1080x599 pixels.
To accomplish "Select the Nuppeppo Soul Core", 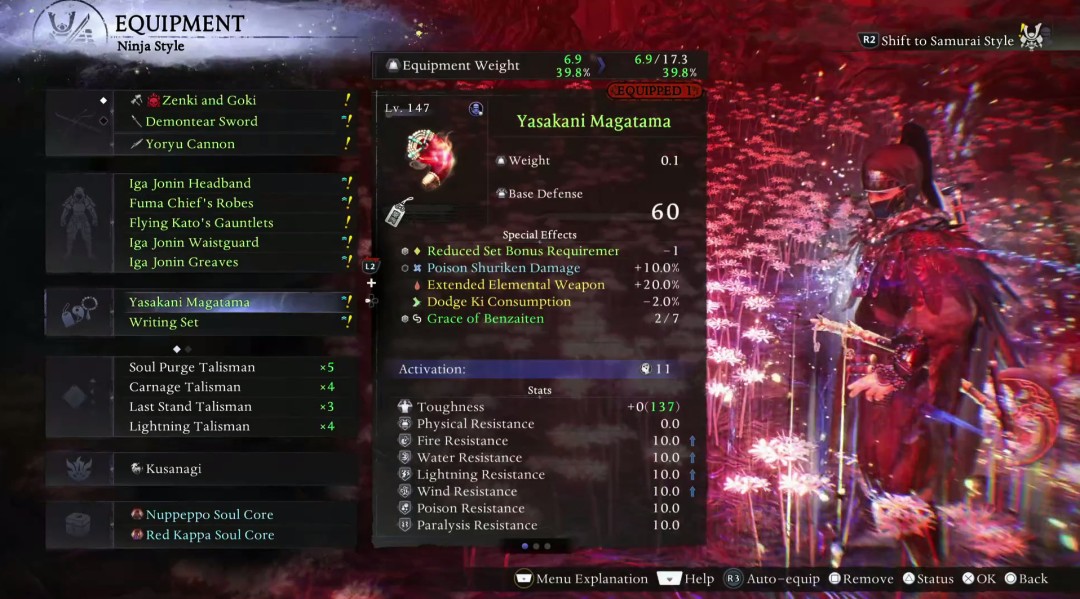I will tap(209, 515).
